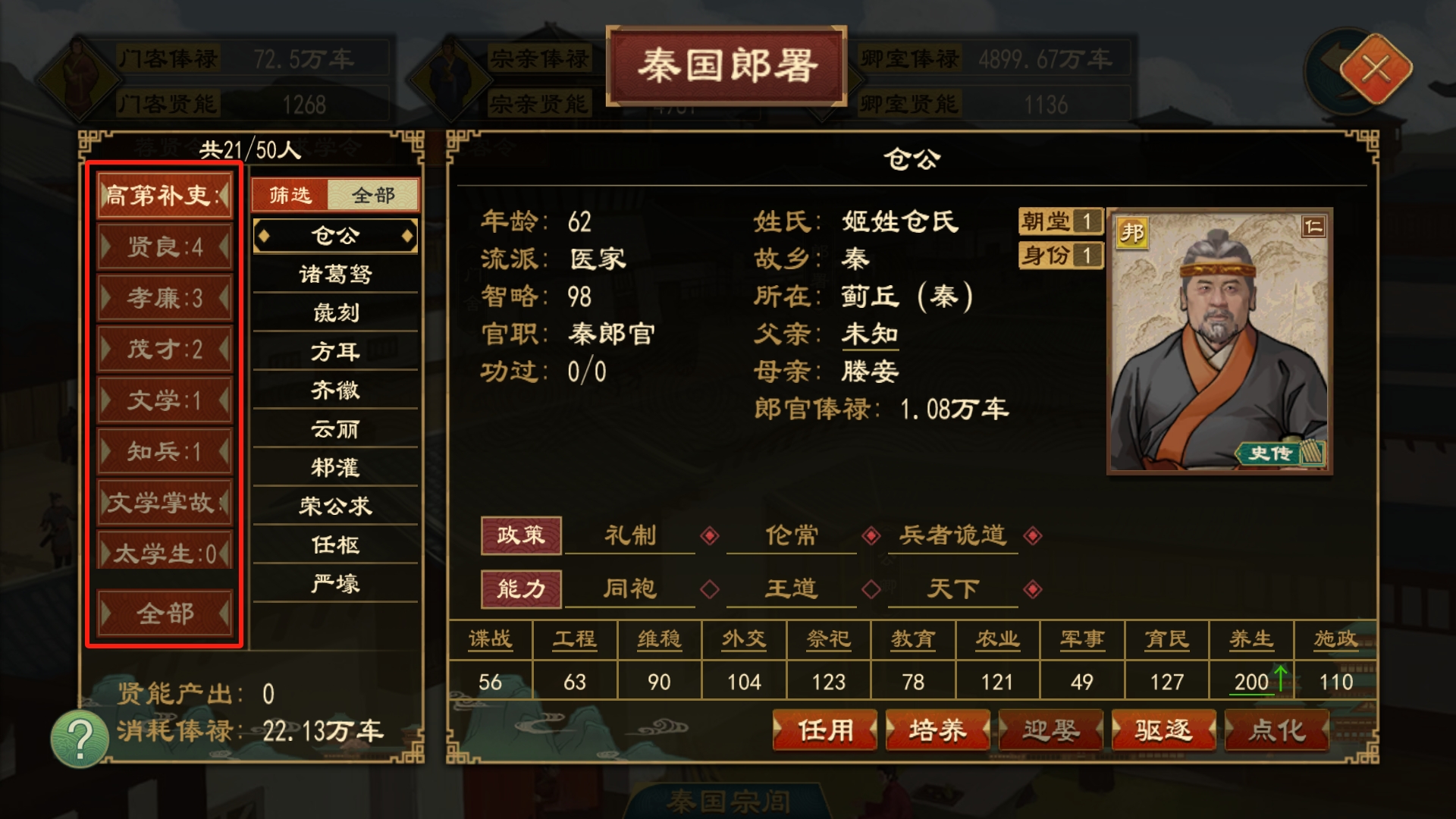This screenshot has height=819, width=1456.
Task: Select 诸葛驽 from the character list
Action: point(334,275)
